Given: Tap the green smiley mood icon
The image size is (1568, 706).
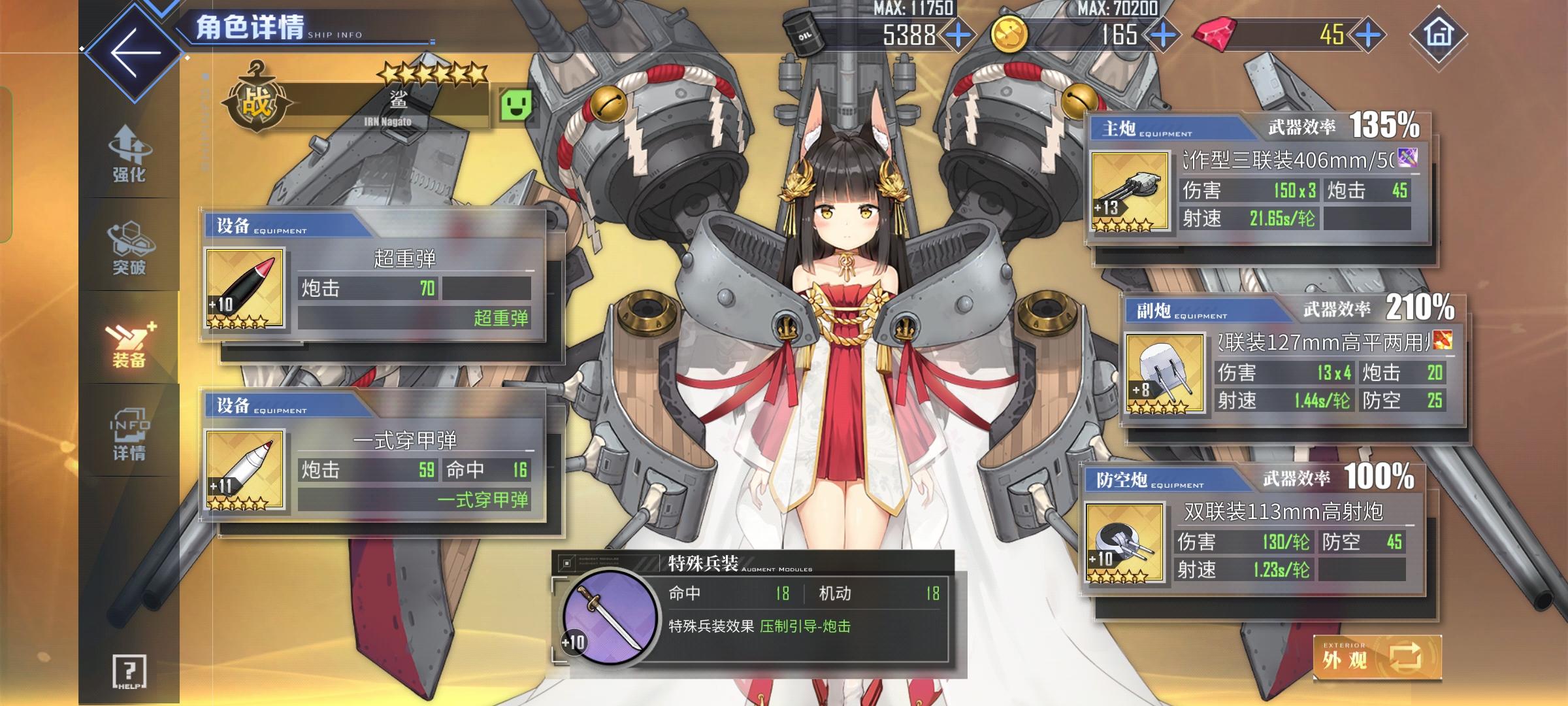Looking at the screenshot, I should point(515,105).
